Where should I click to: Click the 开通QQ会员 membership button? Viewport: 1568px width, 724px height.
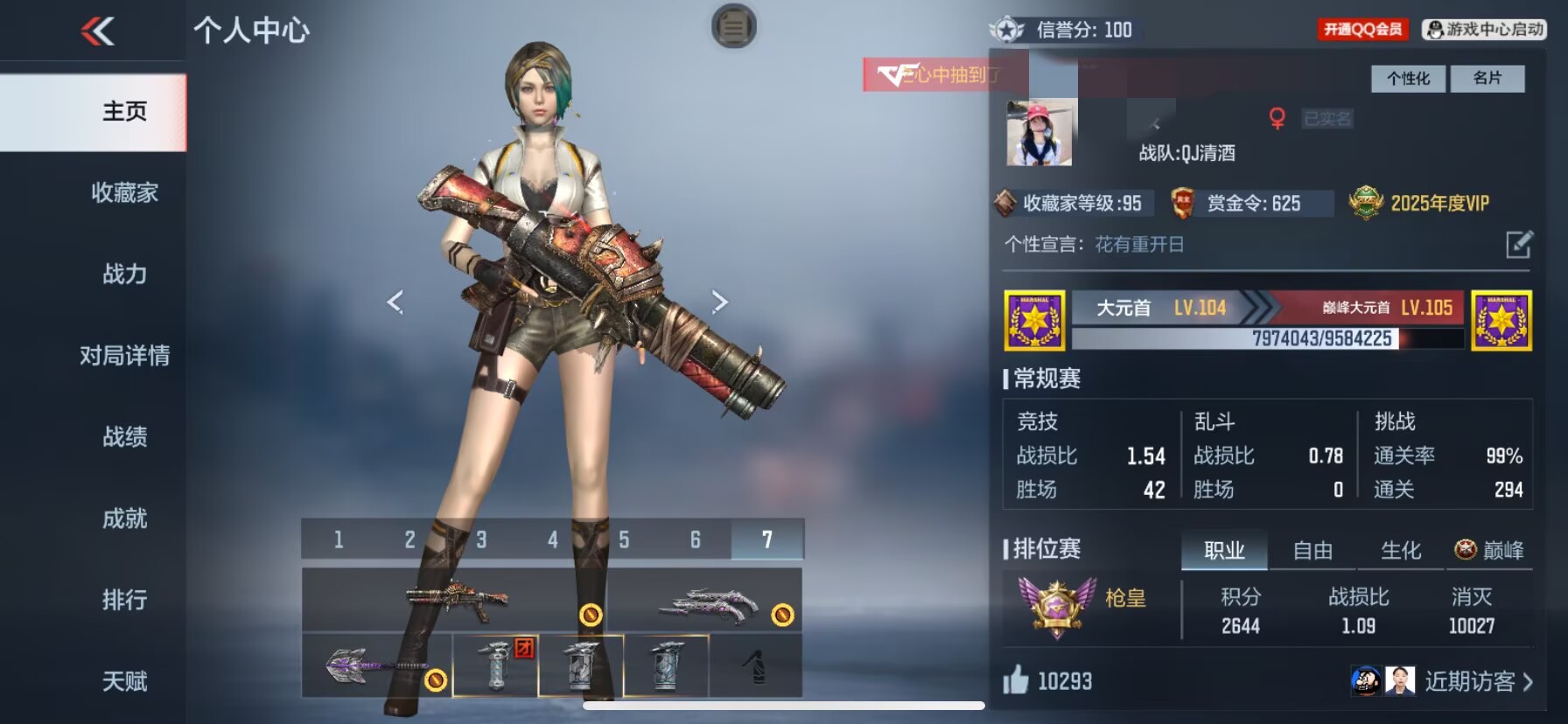[1362, 30]
